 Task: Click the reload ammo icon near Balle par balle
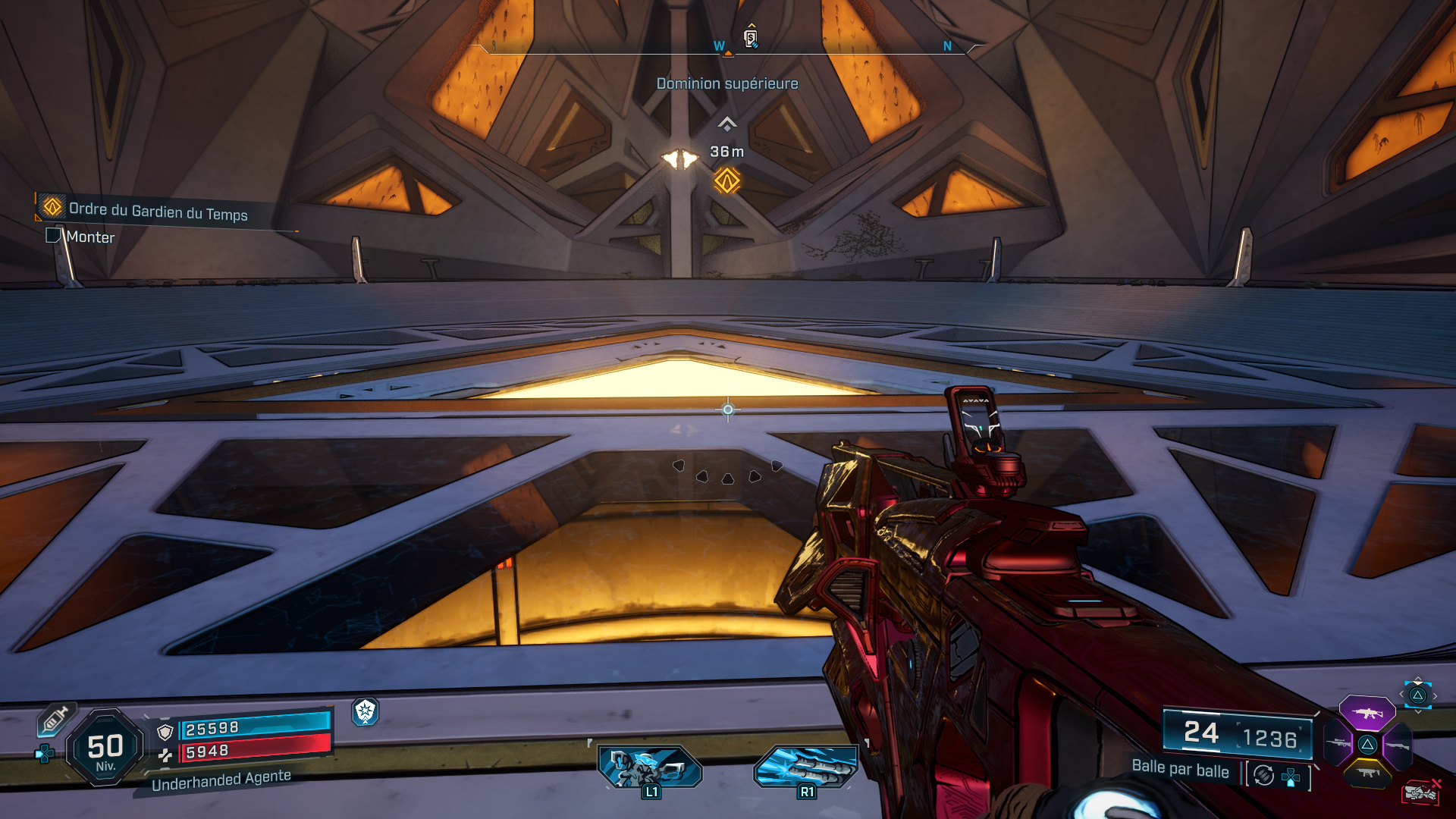[x=1263, y=775]
